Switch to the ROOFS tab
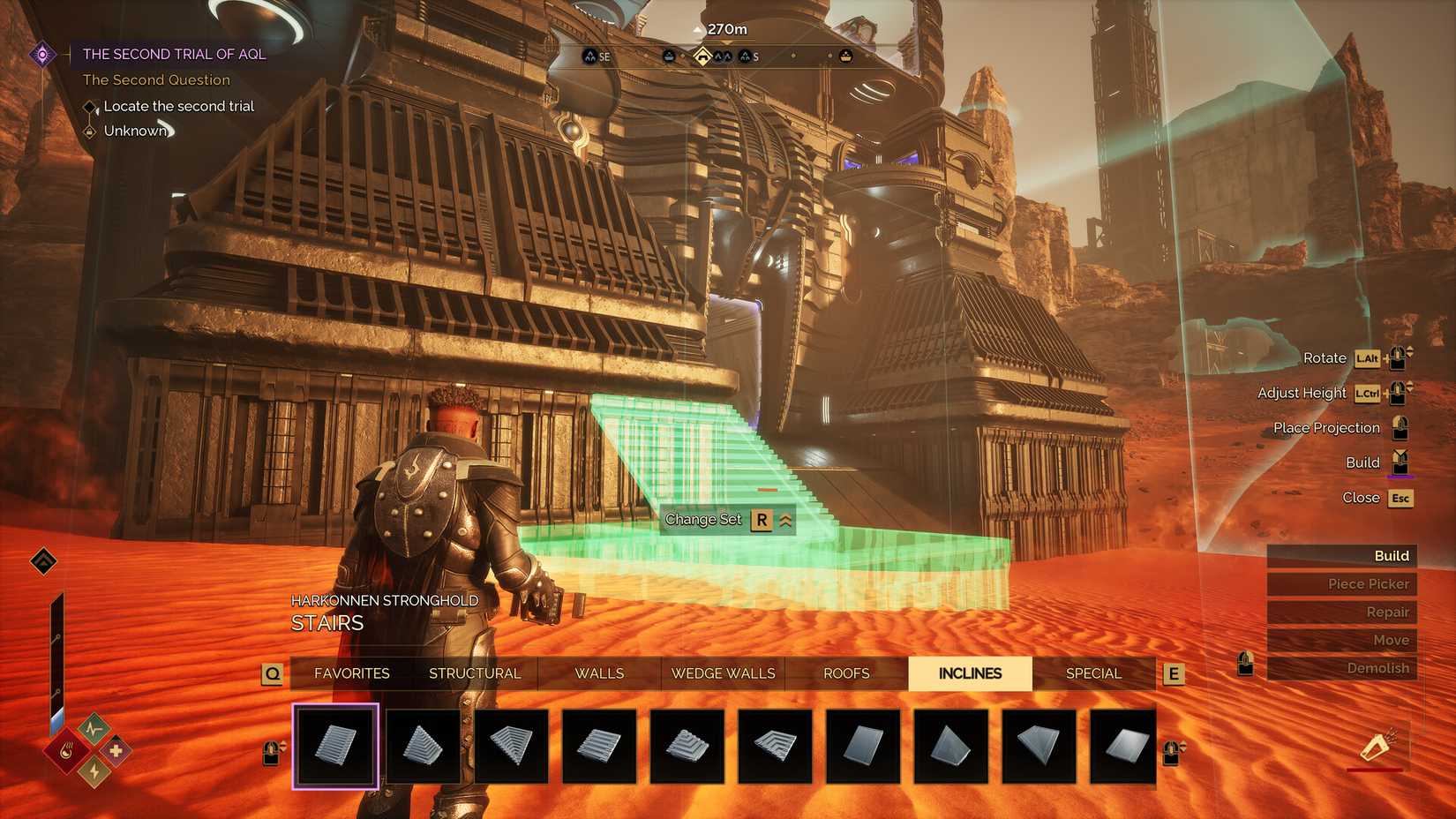The image size is (1456, 819). point(846,673)
